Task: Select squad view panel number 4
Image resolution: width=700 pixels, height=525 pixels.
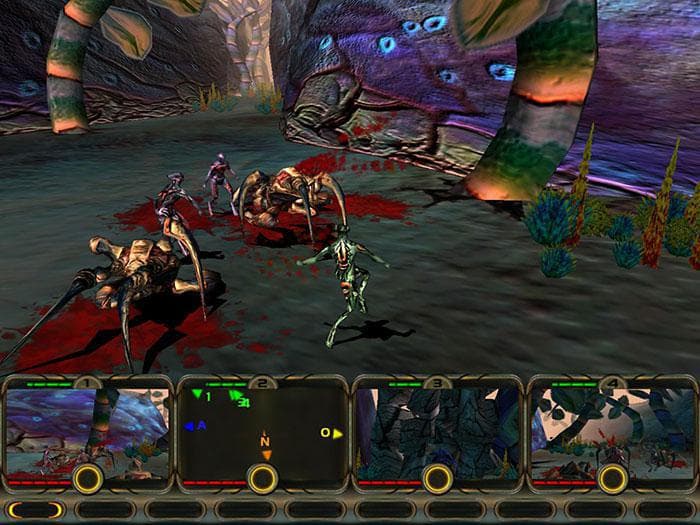Action: tap(610, 430)
